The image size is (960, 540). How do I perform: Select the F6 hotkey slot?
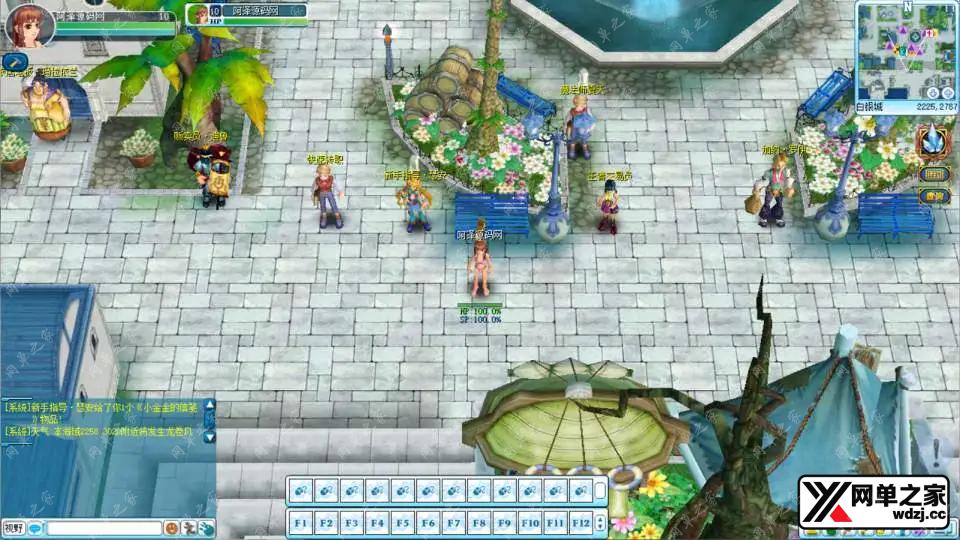[x=429, y=522]
